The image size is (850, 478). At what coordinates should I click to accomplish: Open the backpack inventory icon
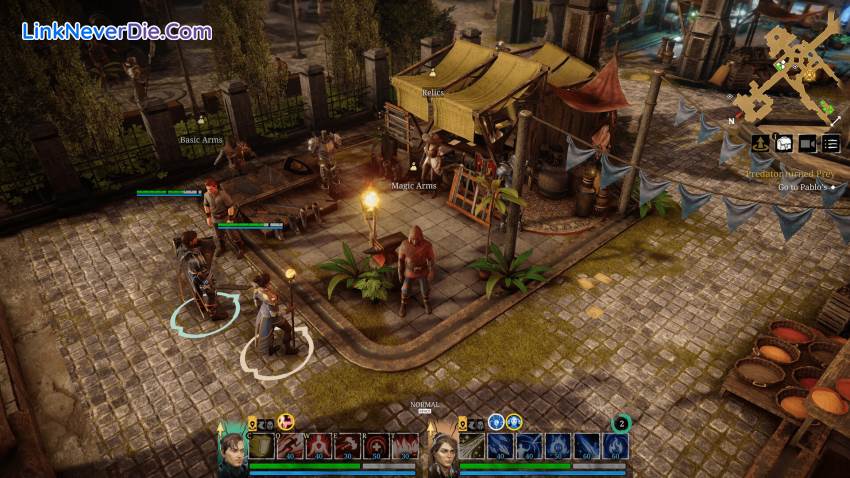pyautogui.click(x=784, y=143)
